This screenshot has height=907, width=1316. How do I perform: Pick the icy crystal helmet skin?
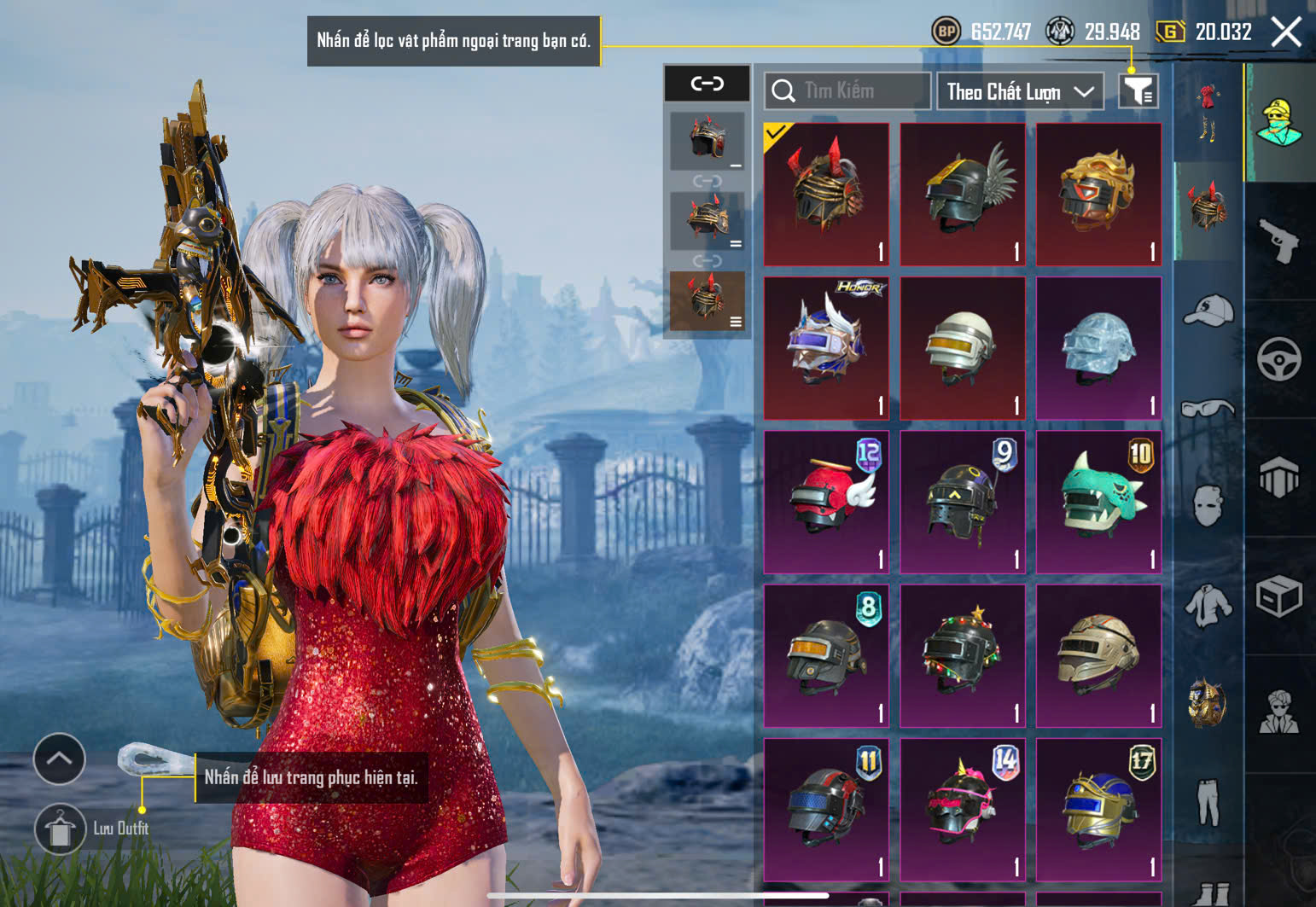tap(1098, 348)
